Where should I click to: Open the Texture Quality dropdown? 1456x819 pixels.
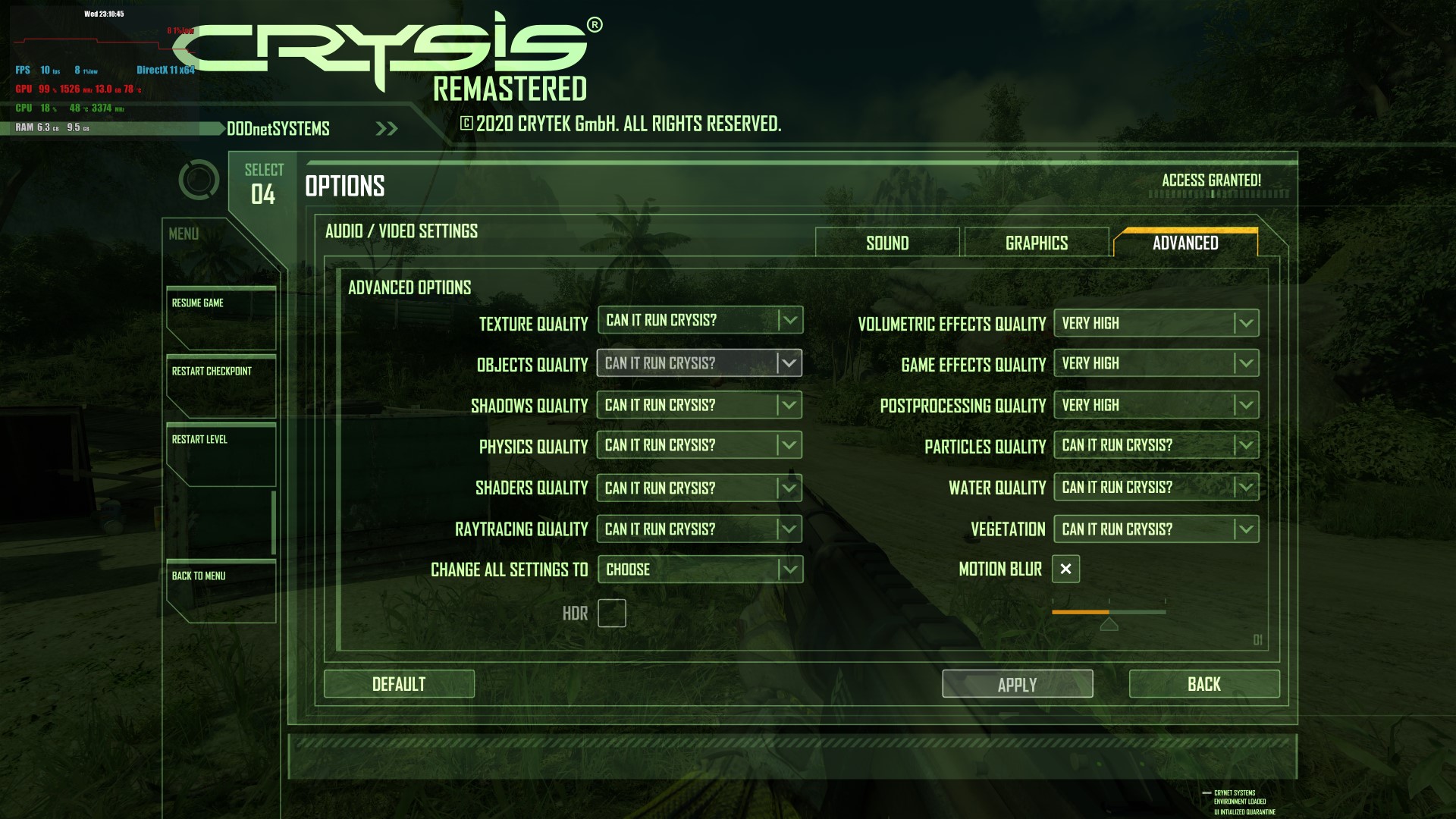(x=700, y=321)
